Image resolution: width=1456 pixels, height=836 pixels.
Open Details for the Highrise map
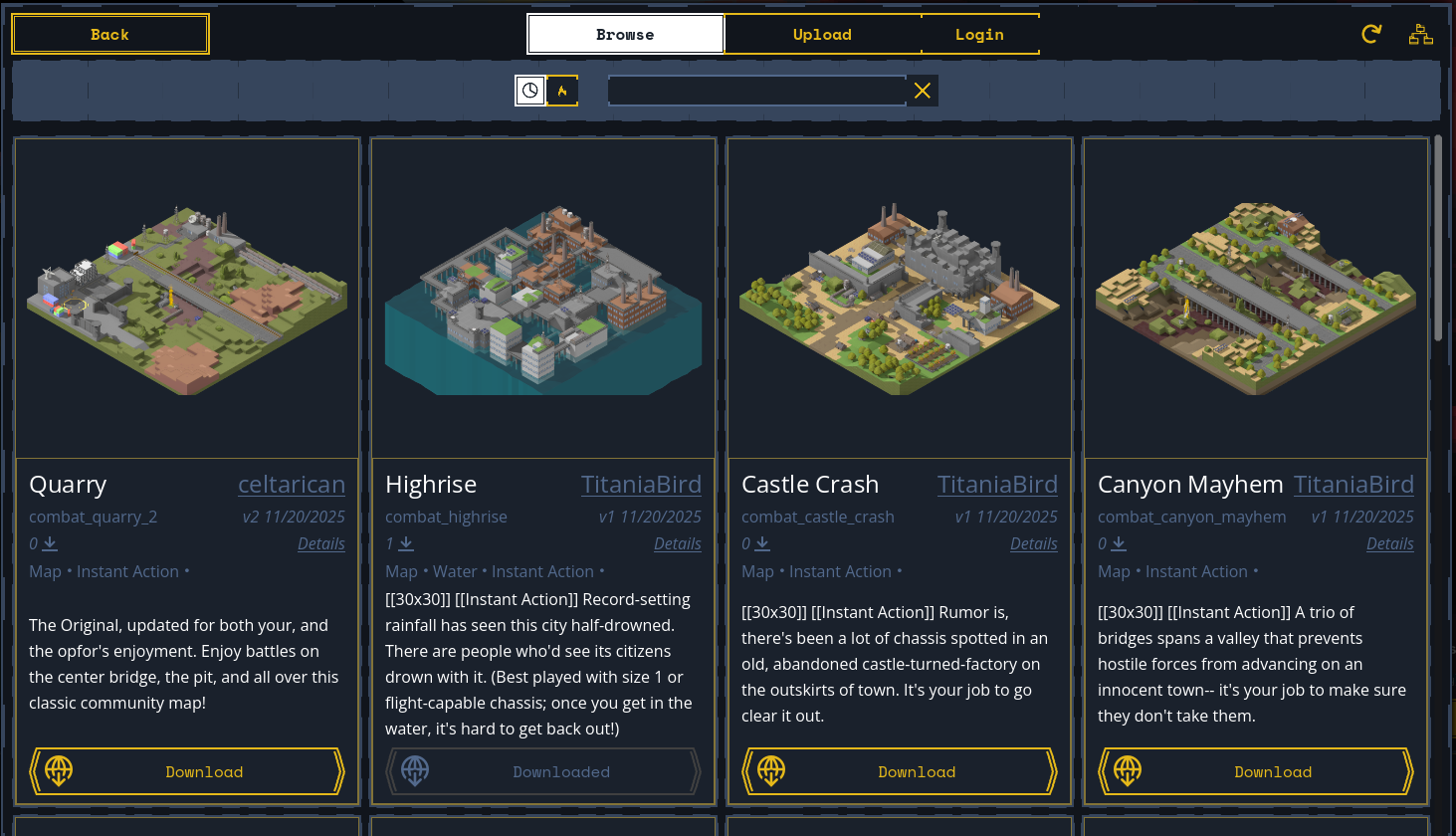click(x=677, y=543)
